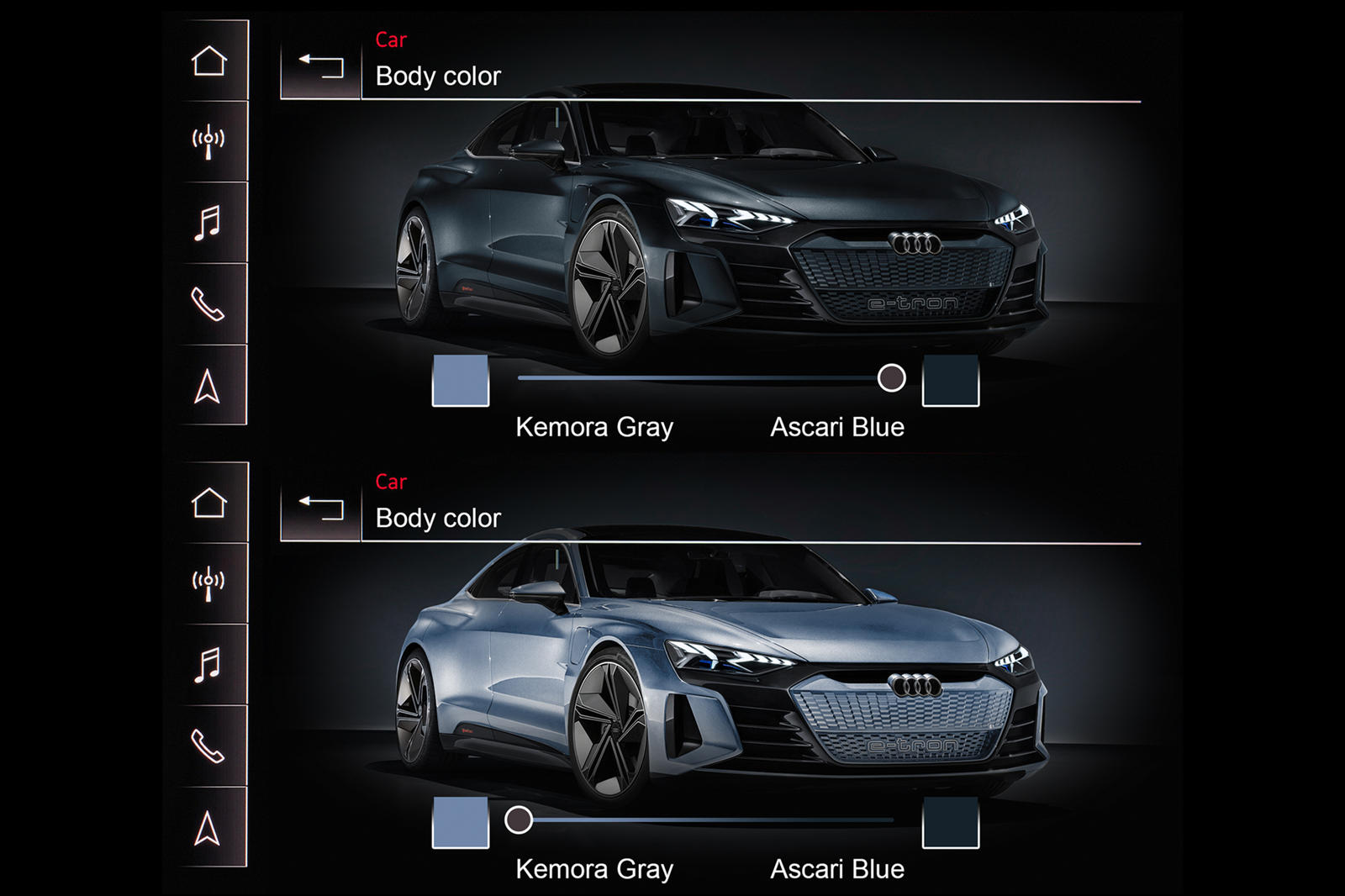
Task: Choose the light gray swatch under the light car
Action: tap(461, 822)
